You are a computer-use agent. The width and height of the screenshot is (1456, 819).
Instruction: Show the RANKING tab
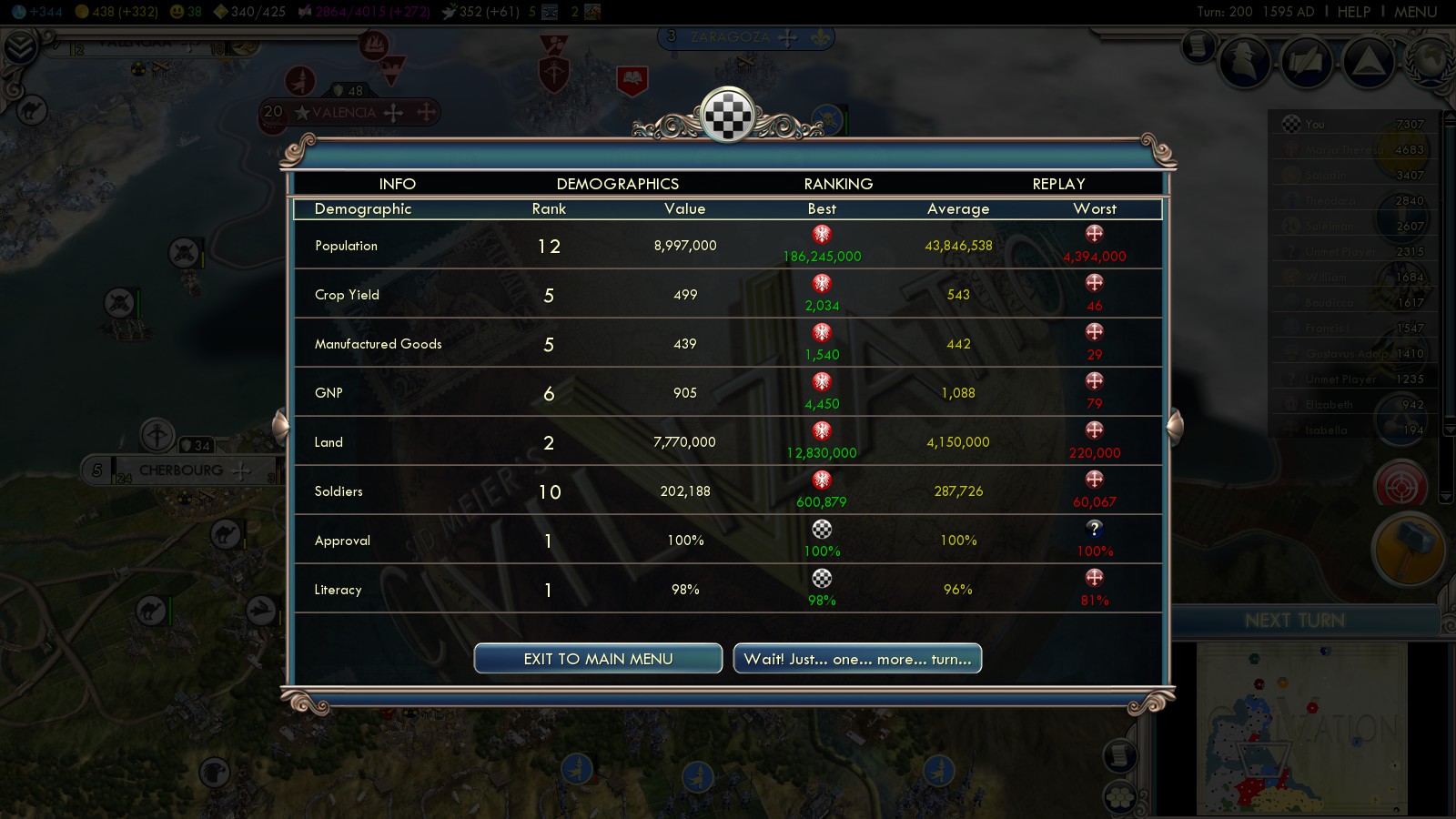click(x=838, y=184)
